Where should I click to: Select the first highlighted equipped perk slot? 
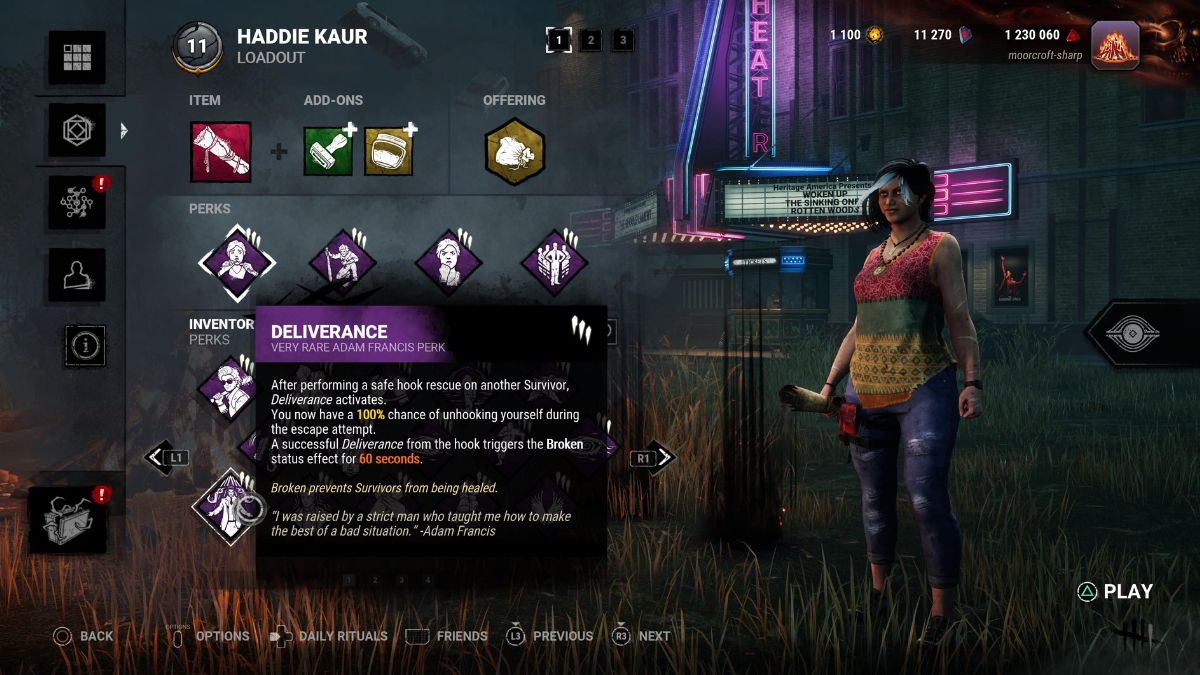point(236,264)
